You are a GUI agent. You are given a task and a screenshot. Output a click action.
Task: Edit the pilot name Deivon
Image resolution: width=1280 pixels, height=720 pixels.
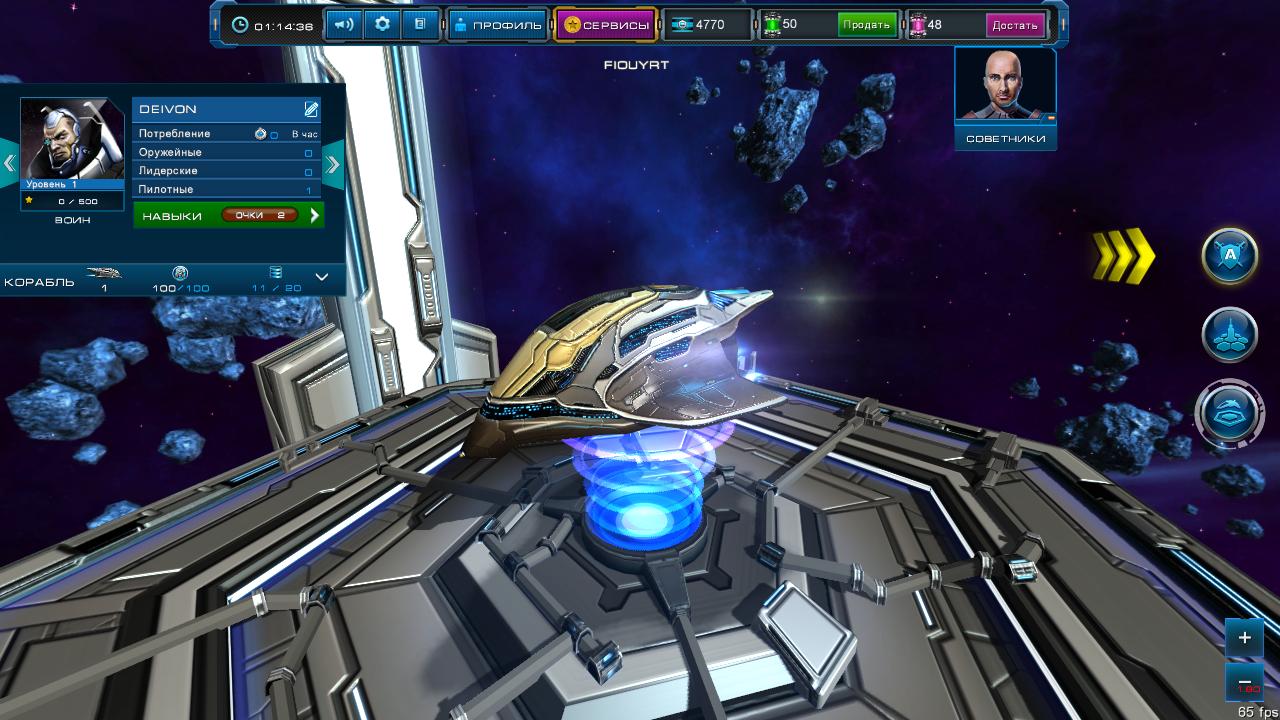[312, 109]
